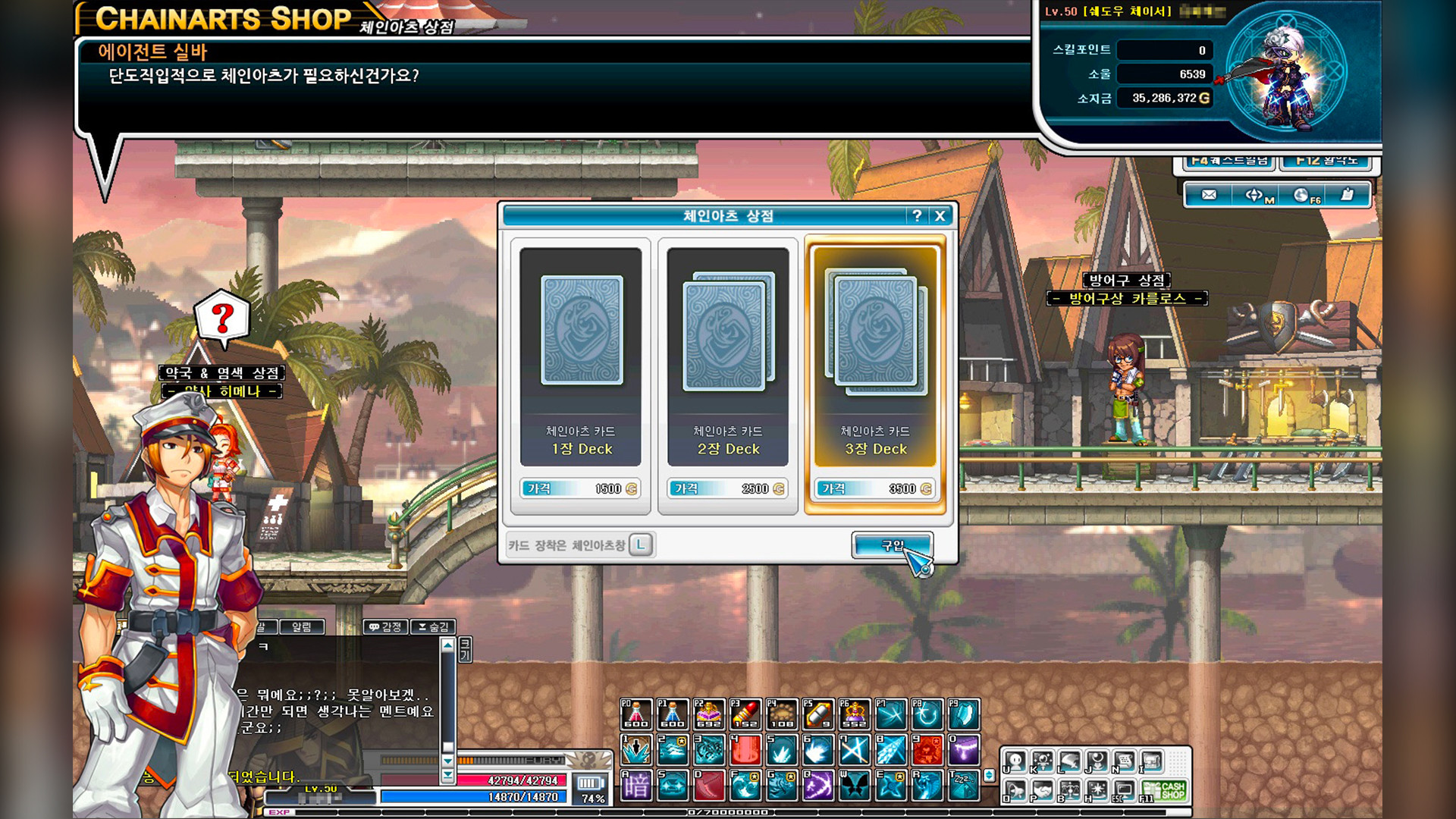Open the trade handshake icon labeled P
The width and height of the screenshot is (1456, 819).
[x=1043, y=792]
